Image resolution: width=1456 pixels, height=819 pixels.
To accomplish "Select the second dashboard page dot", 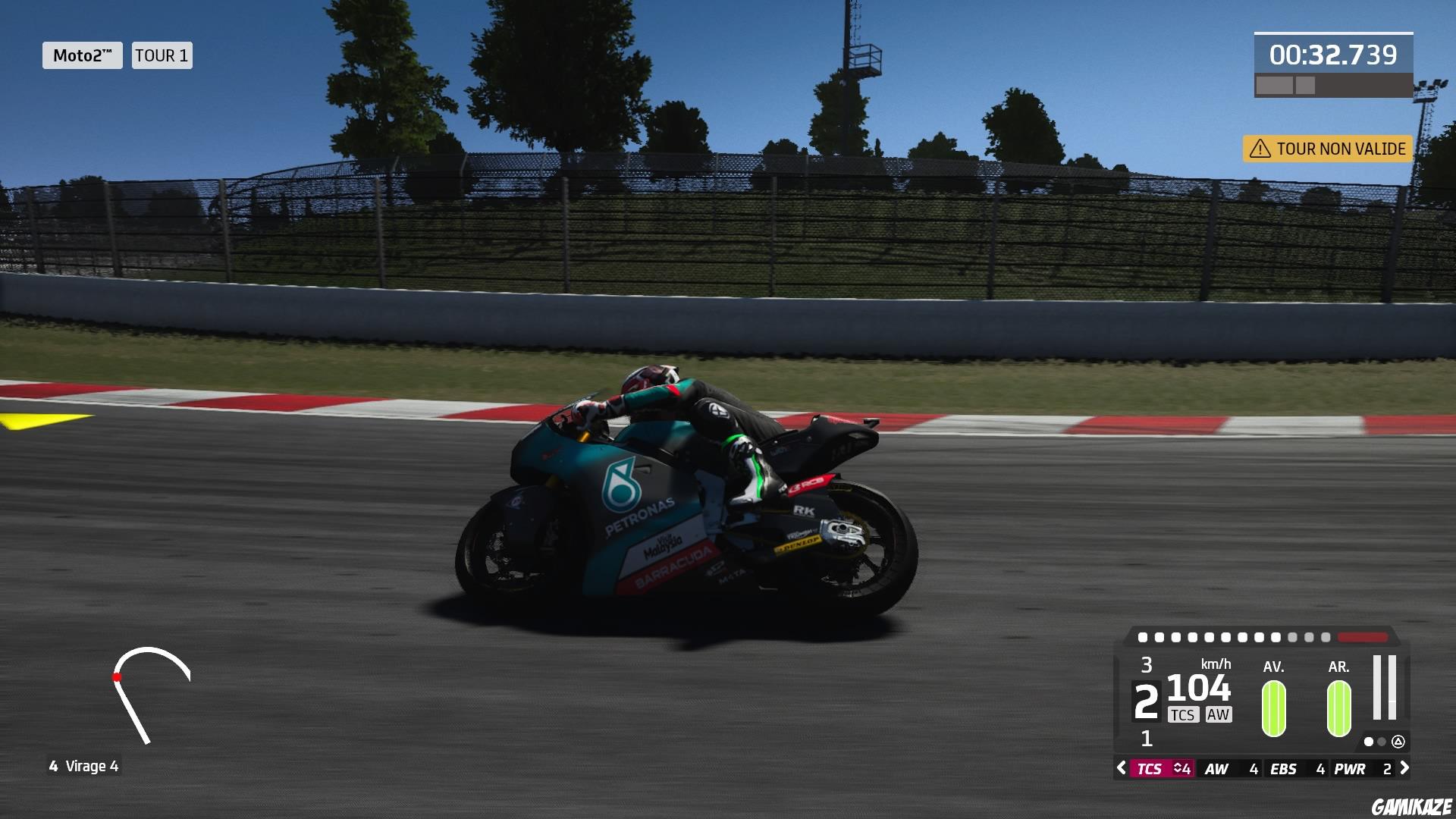I will click(x=1381, y=743).
